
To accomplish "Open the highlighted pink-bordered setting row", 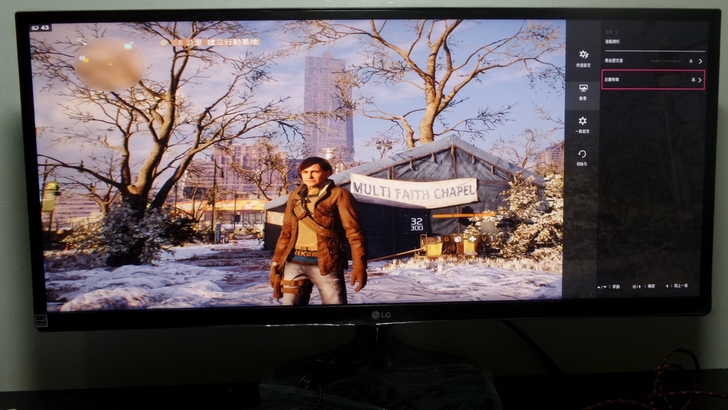I will (x=653, y=79).
